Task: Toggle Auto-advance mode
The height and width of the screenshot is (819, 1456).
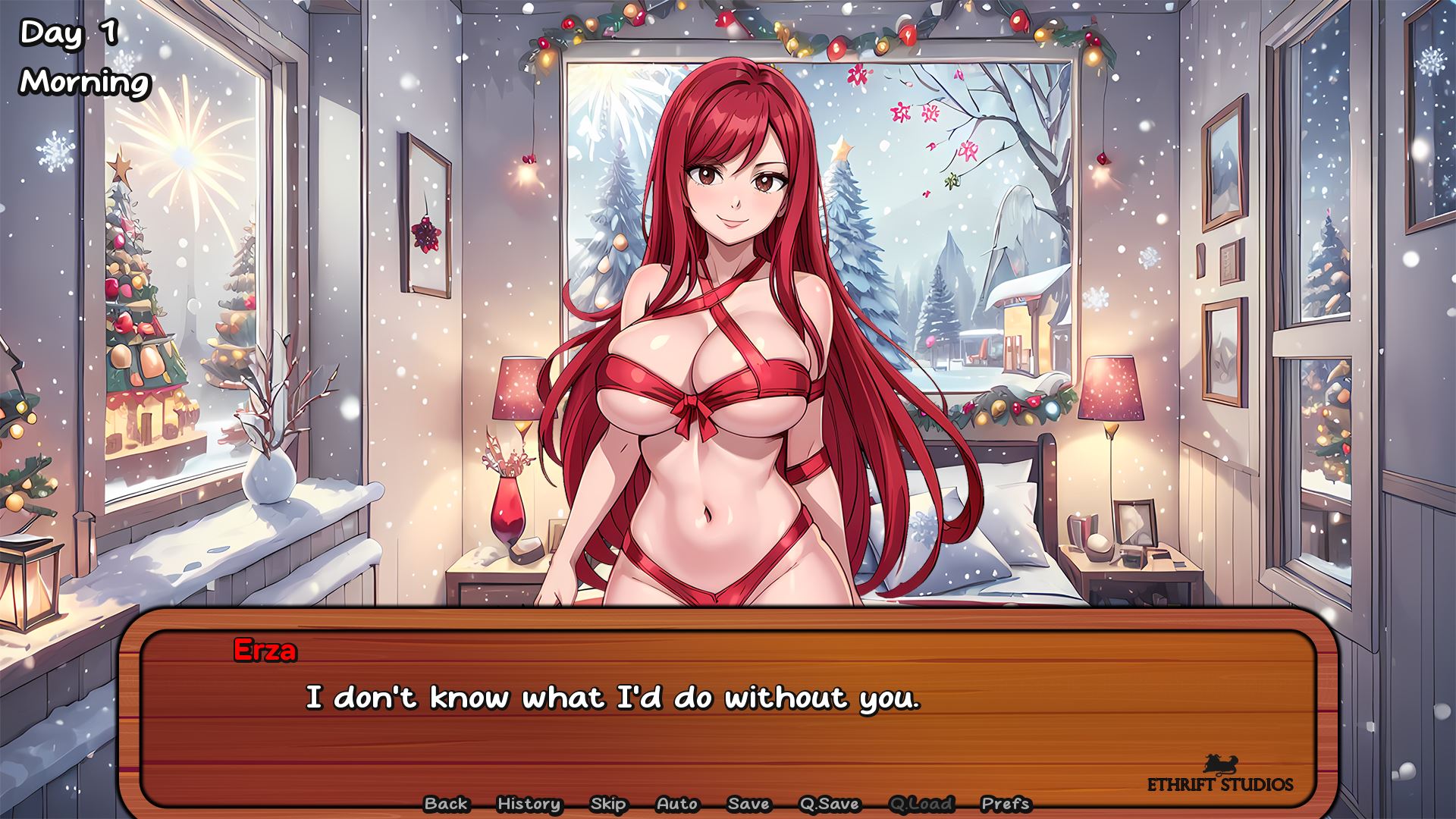Action: point(677,803)
